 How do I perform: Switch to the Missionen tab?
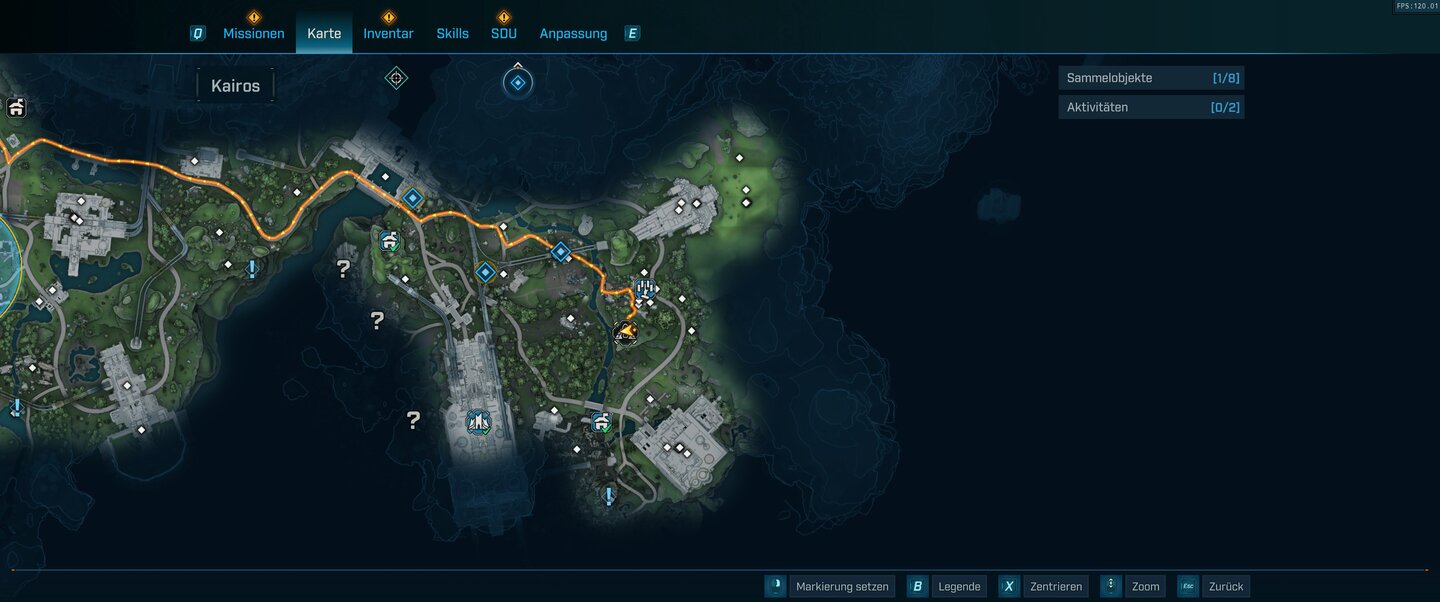pos(253,33)
